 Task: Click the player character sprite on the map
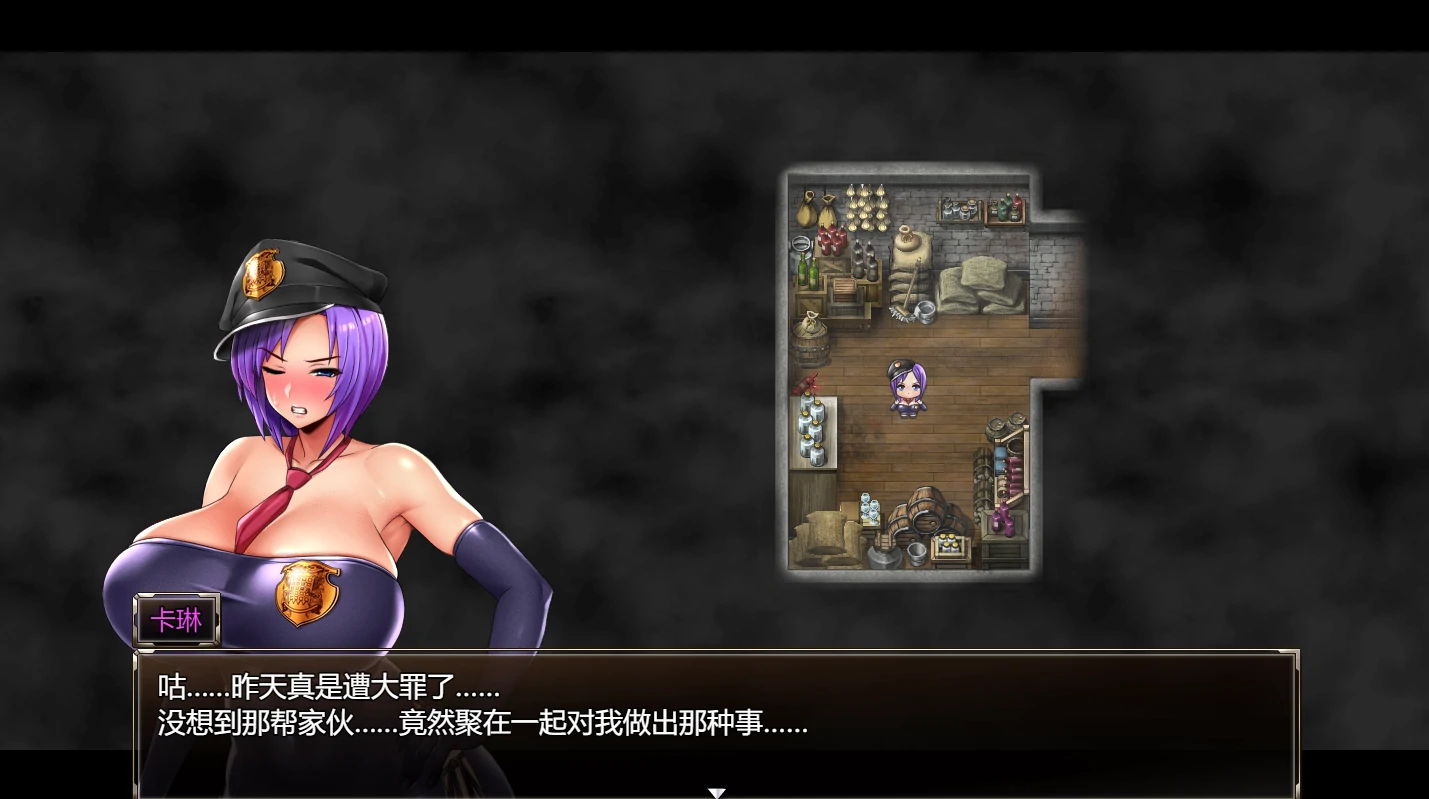click(906, 391)
